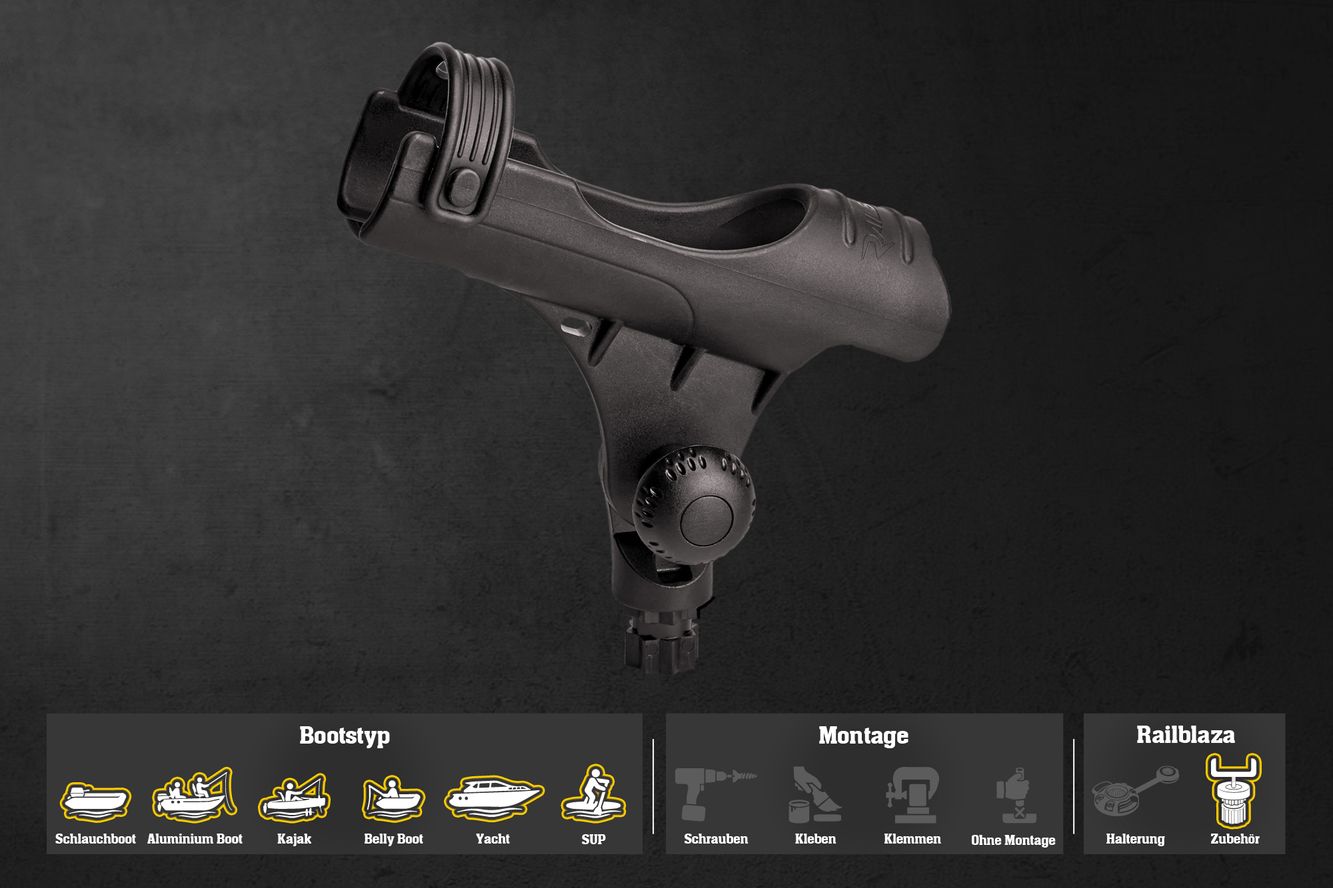Choose the Kleben mounting icon
Viewport: 1333px width, 888px height.
click(x=815, y=795)
